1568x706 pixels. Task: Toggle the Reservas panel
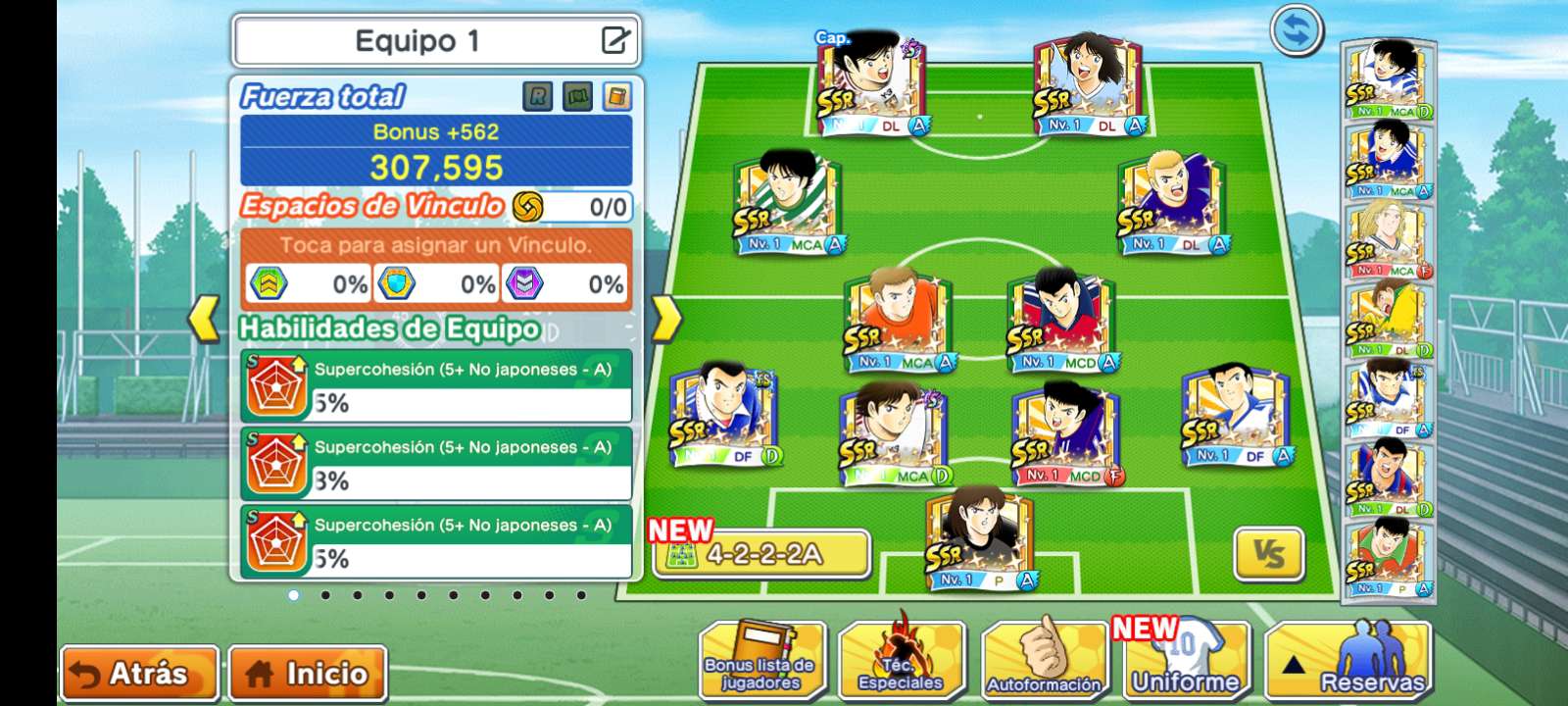coord(1347,661)
